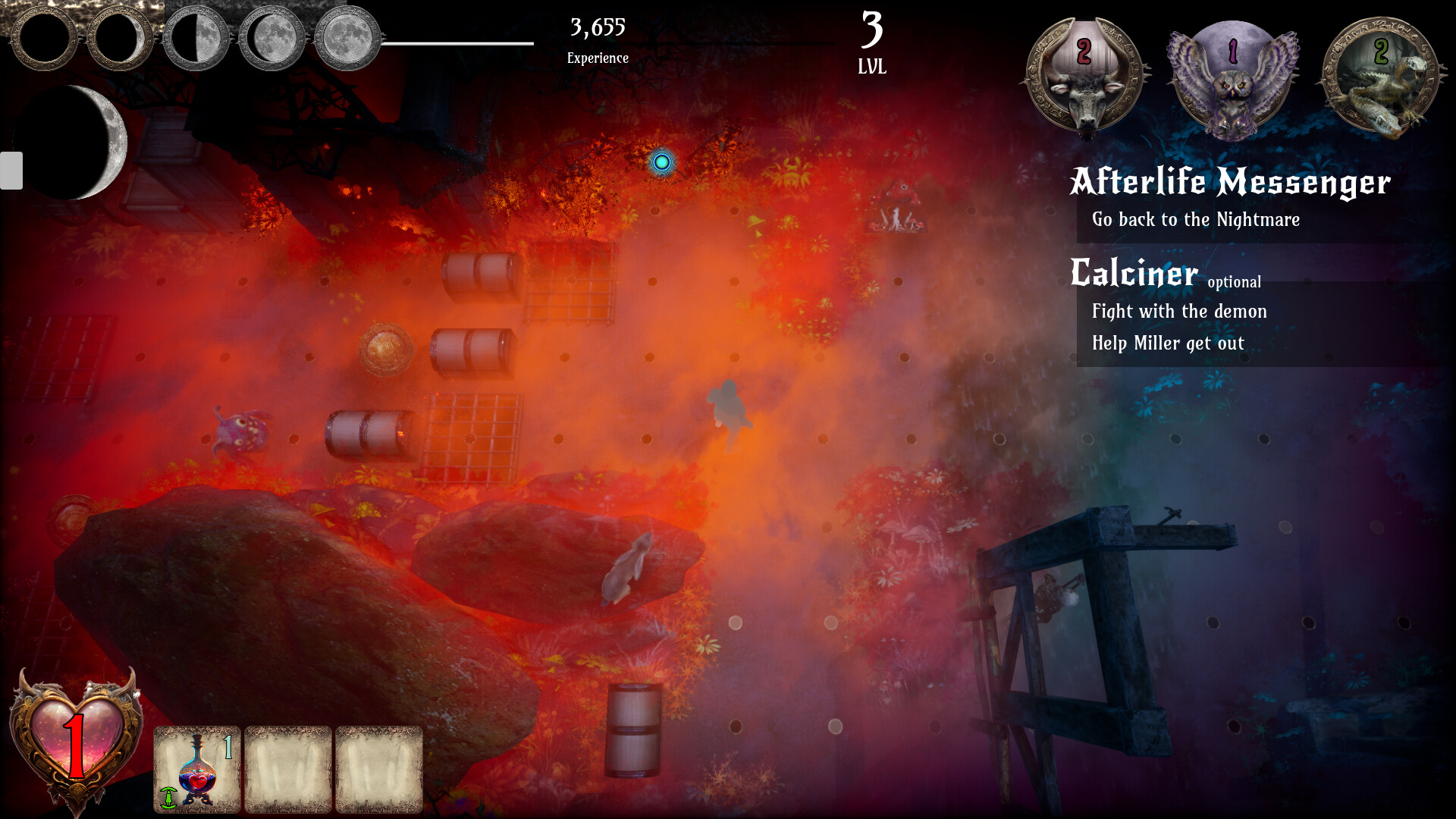
Task: Select the waxing crescent moon icon
Action: (121, 38)
